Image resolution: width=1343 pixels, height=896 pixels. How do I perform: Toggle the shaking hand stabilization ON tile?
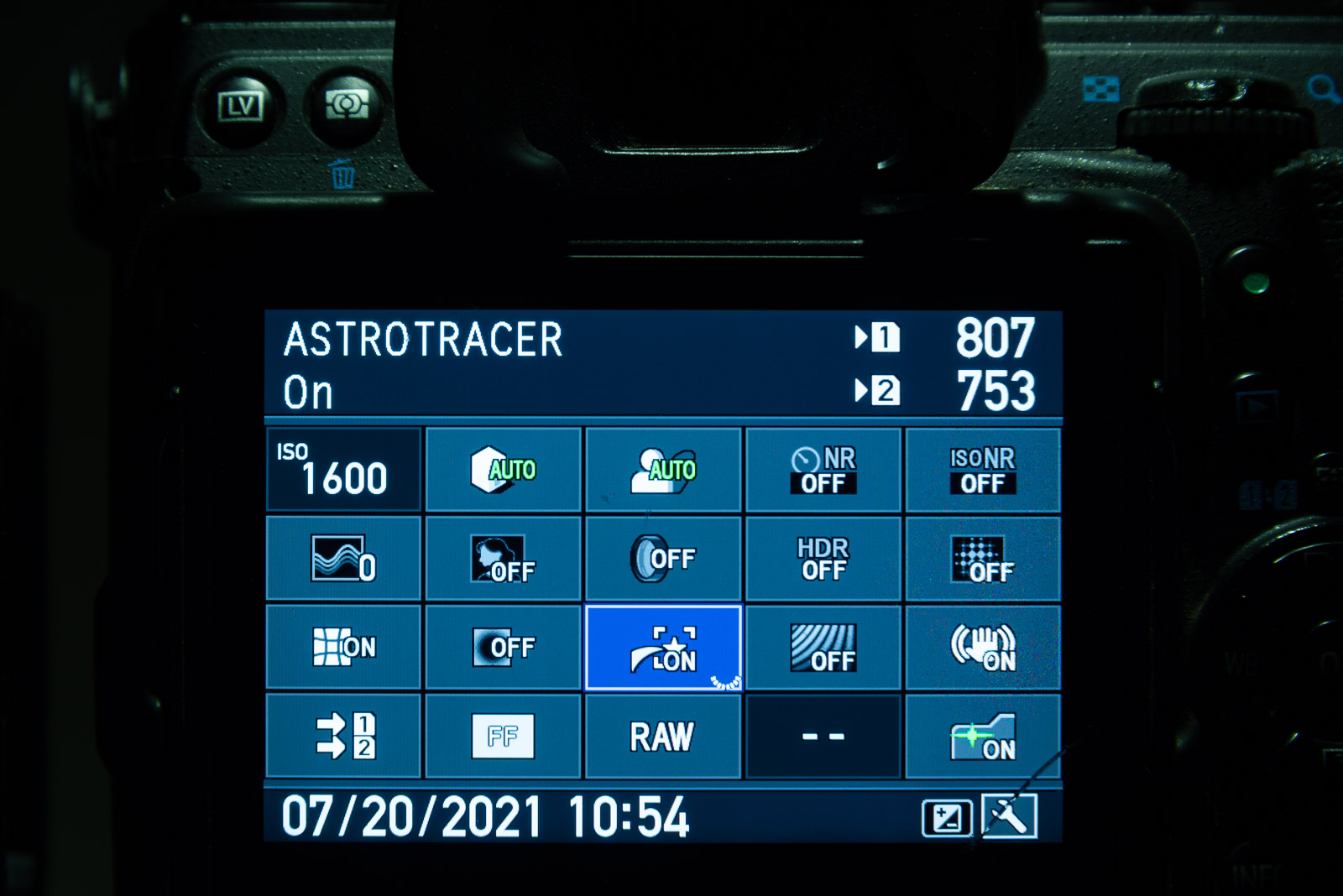click(983, 648)
